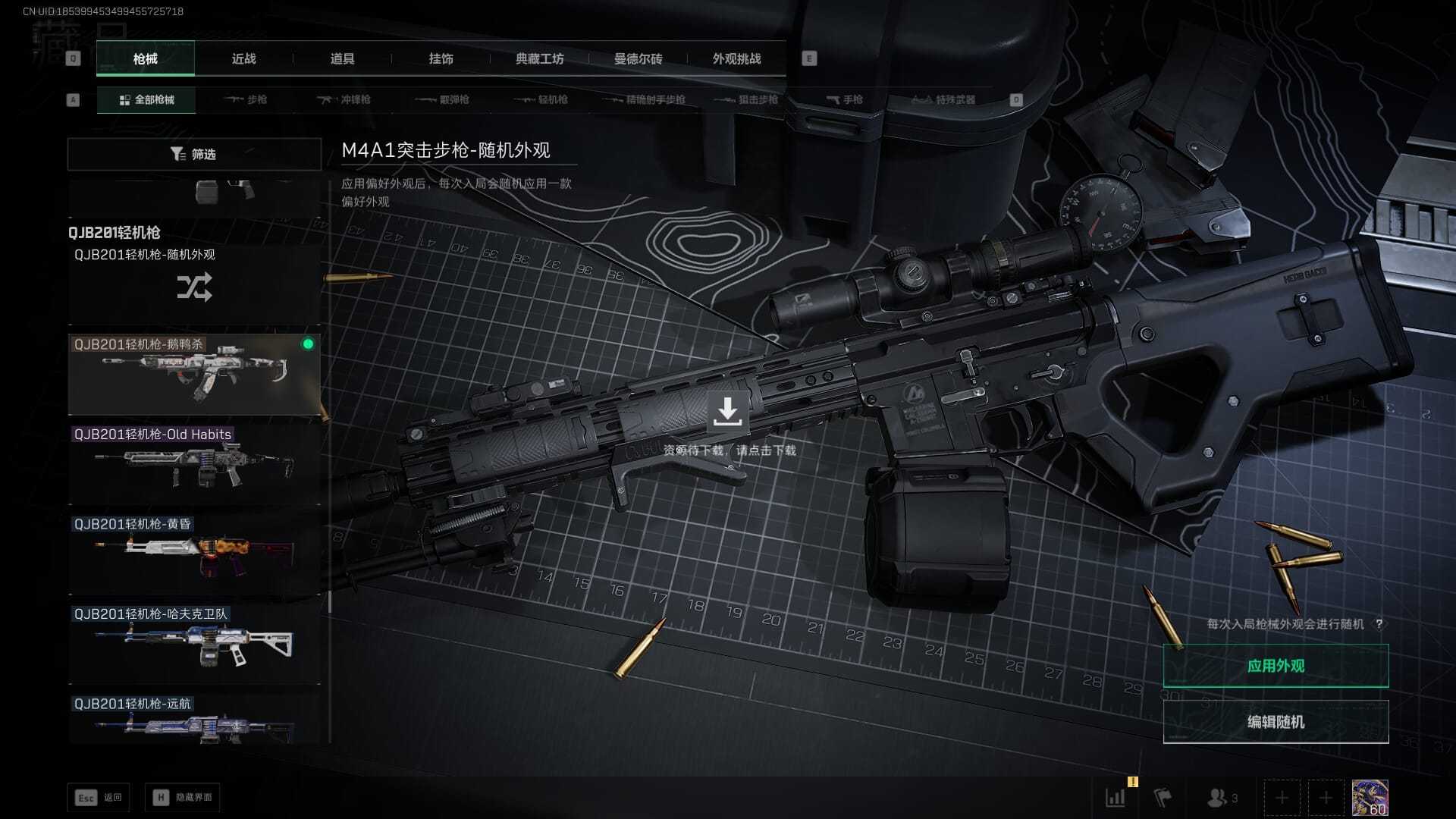
Task: Open the 典藏工坊 workshop tab
Action: [x=539, y=59]
